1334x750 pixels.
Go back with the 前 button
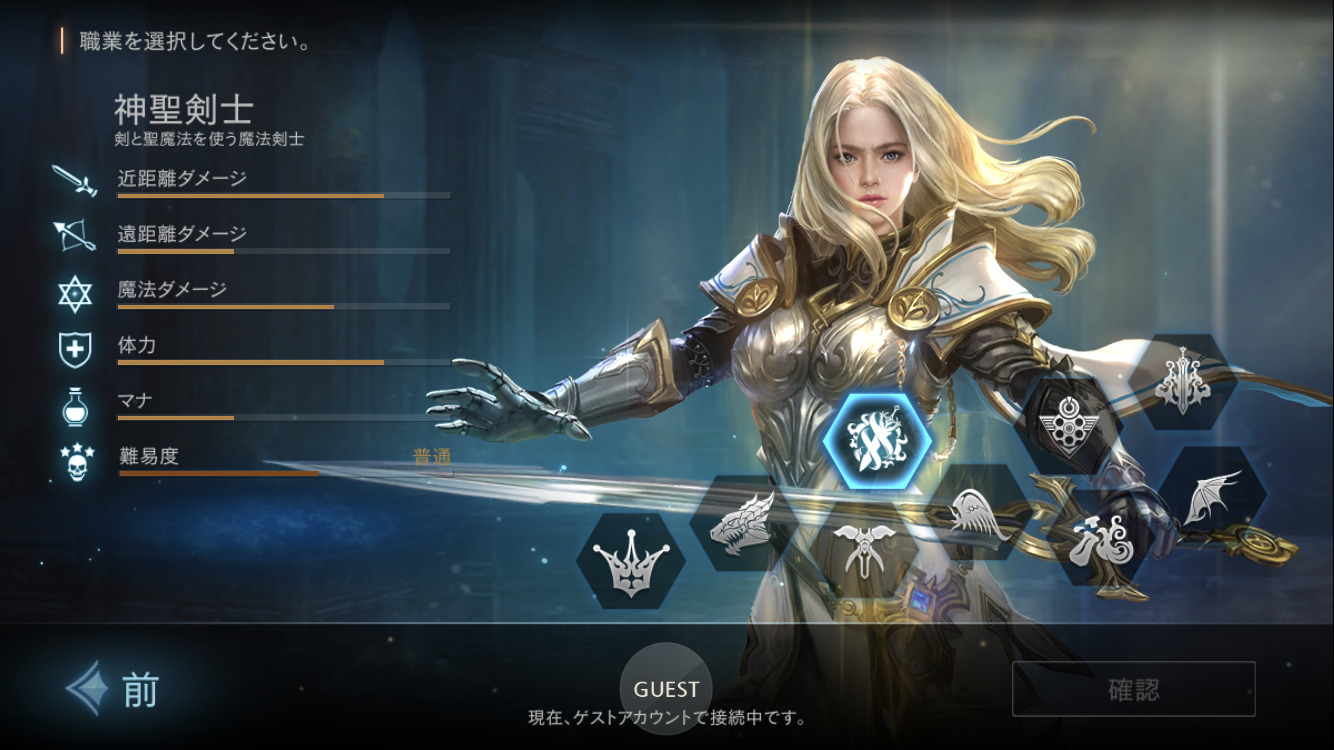[115, 689]
